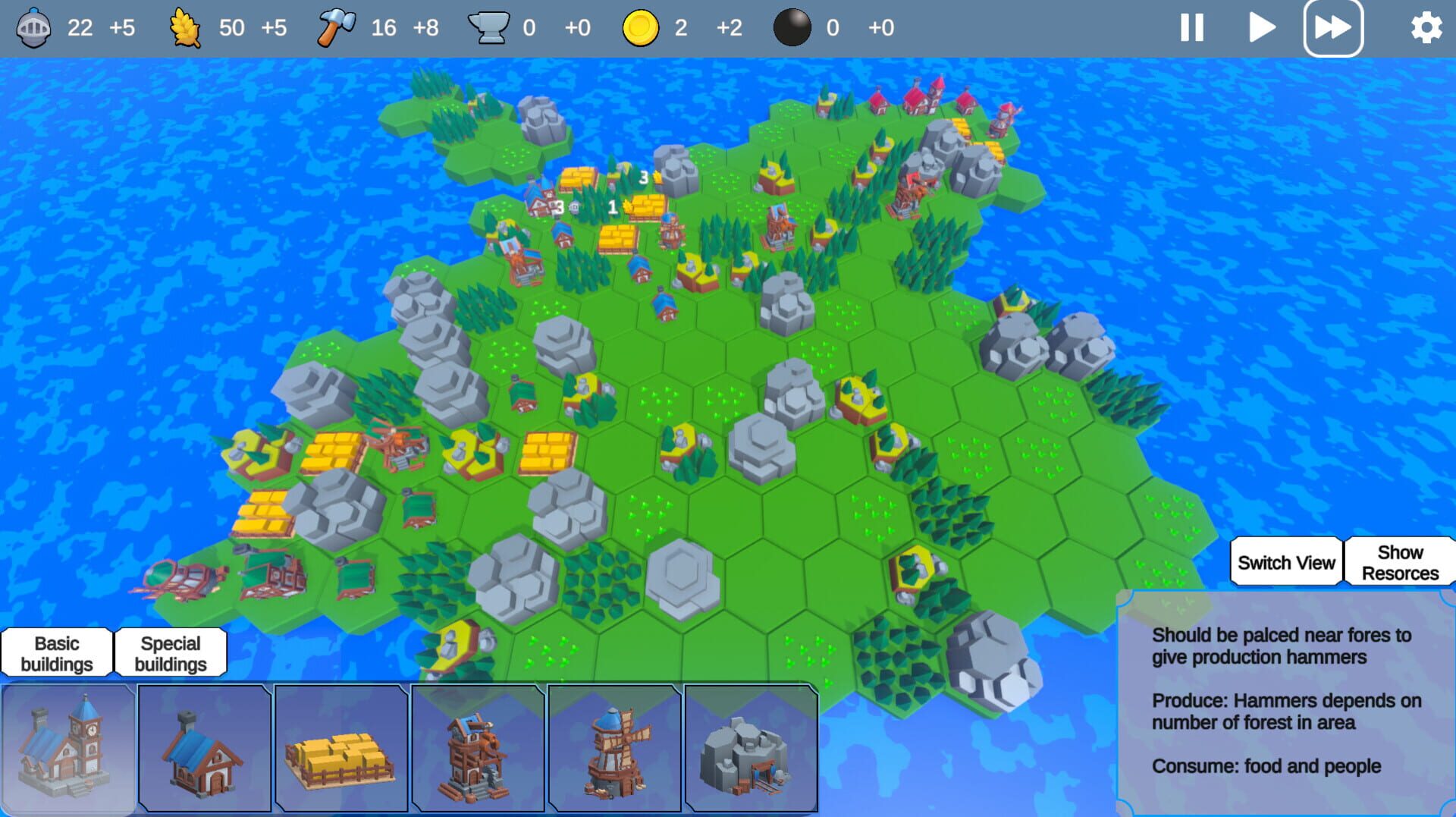
Task: Open the Special buildings tab
Action: [170, 652]
